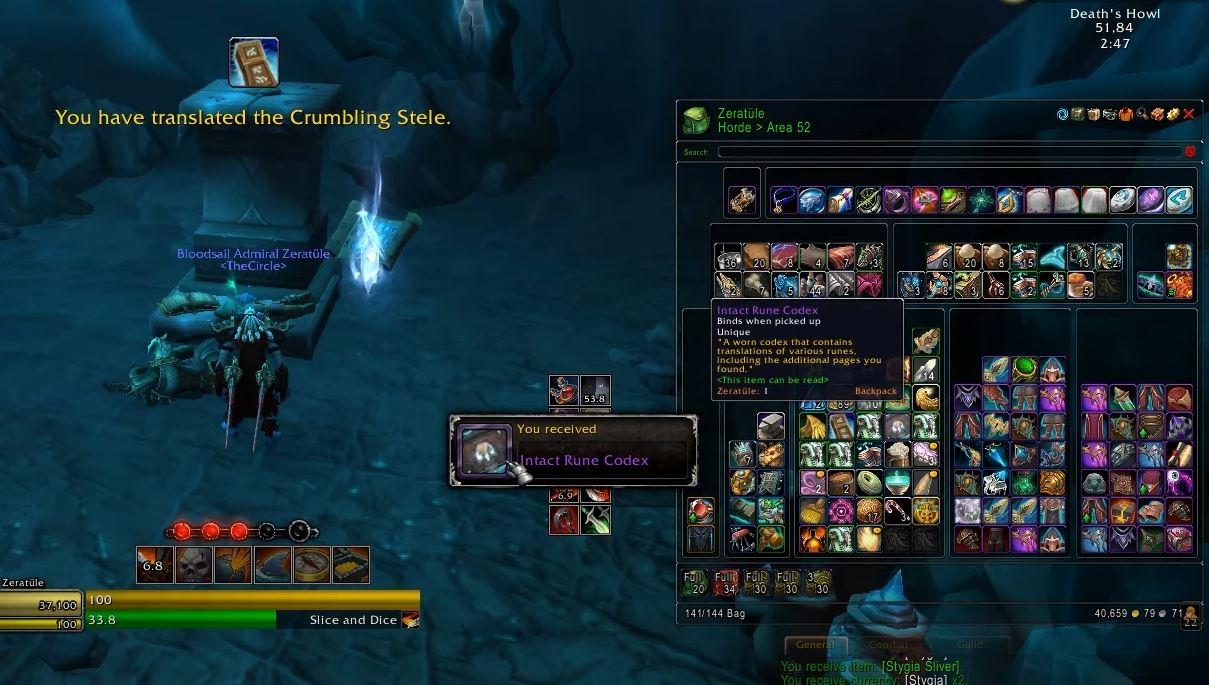Image resolution: width=1209 pixels, height=685 pixels.
Task: Select the red bag slot showing Full 34
Action: click(727, 582)
